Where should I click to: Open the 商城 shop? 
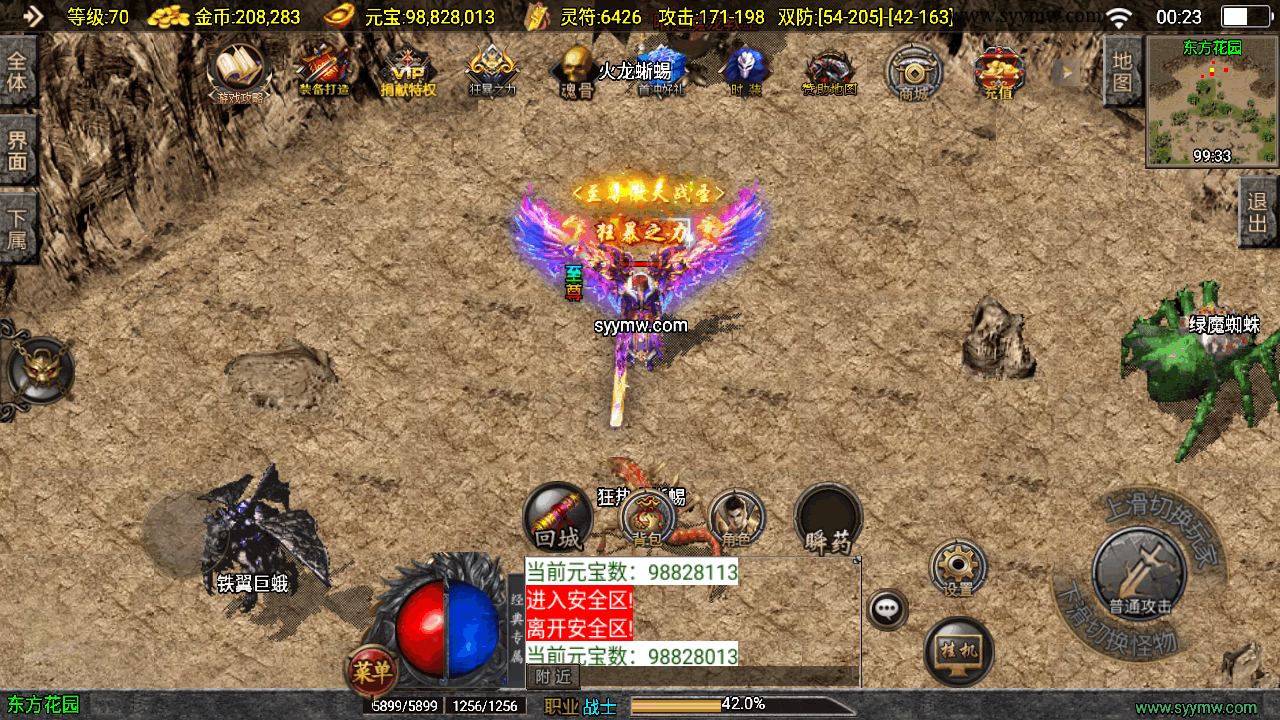pos(914,72)
